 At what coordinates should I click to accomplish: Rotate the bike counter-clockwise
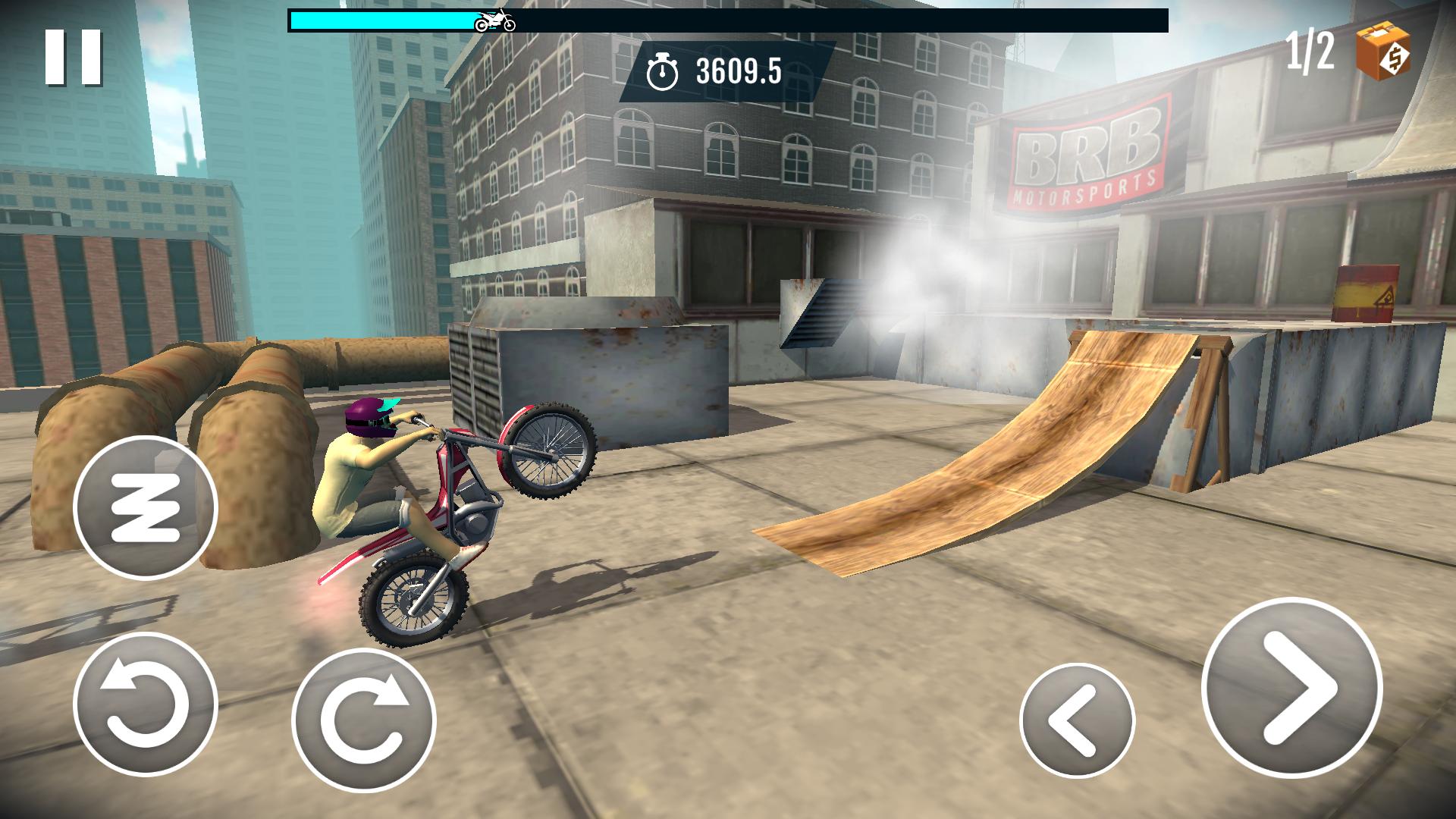pos(146,704)
